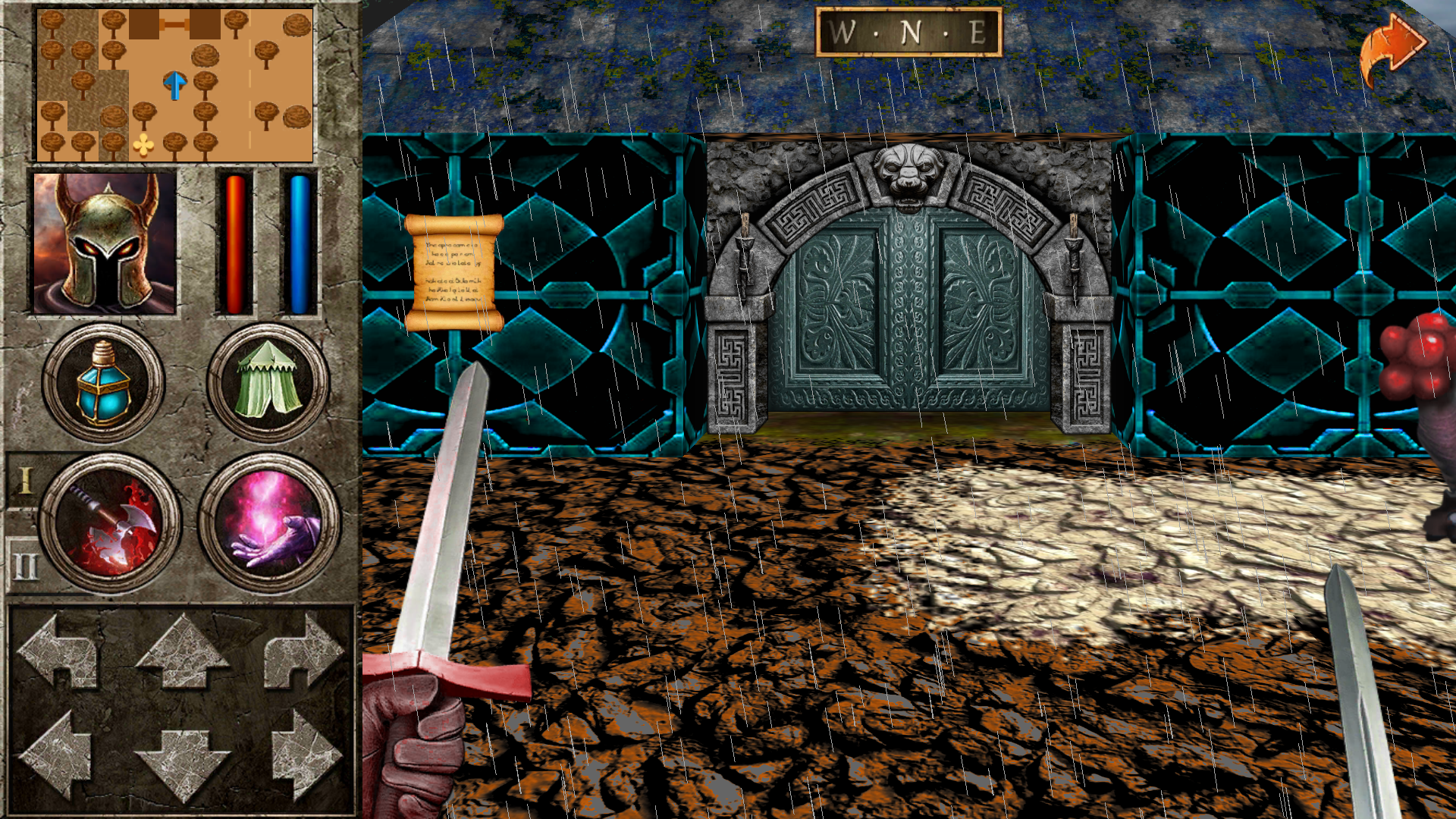Turn left with the curved left arrow
This screenshot has height=819, width=1456.
pyautogui.click(x=59, y=651)
